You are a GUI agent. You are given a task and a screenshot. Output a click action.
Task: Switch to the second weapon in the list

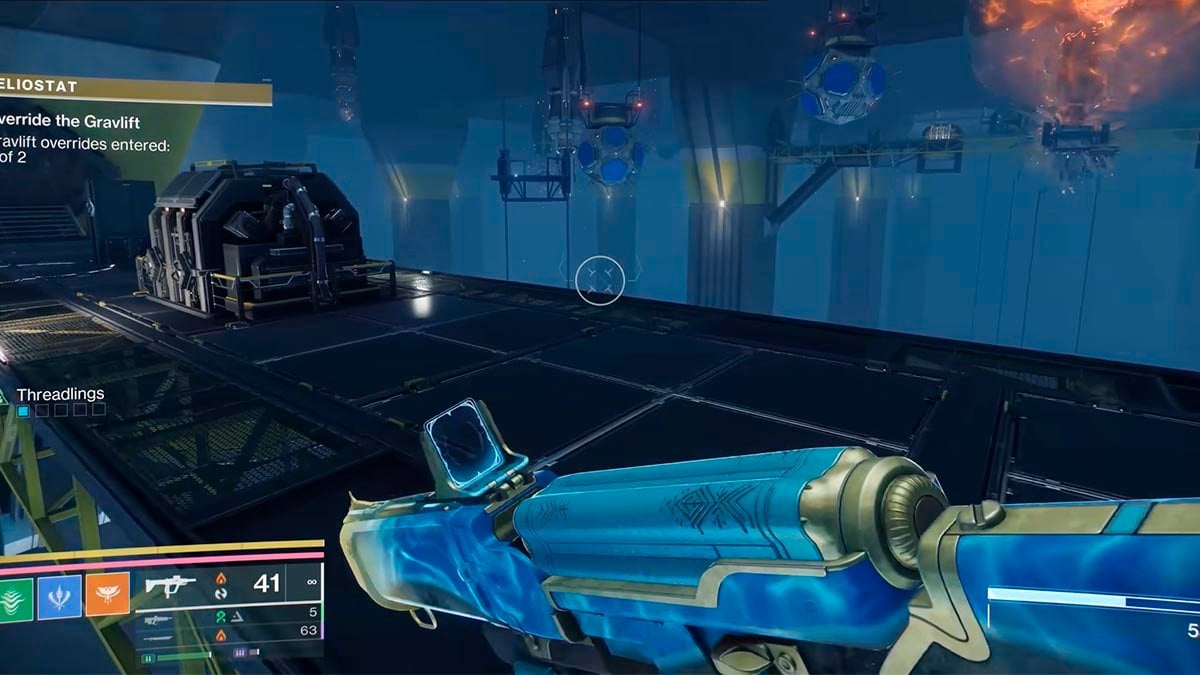click(x=230, y=612)
